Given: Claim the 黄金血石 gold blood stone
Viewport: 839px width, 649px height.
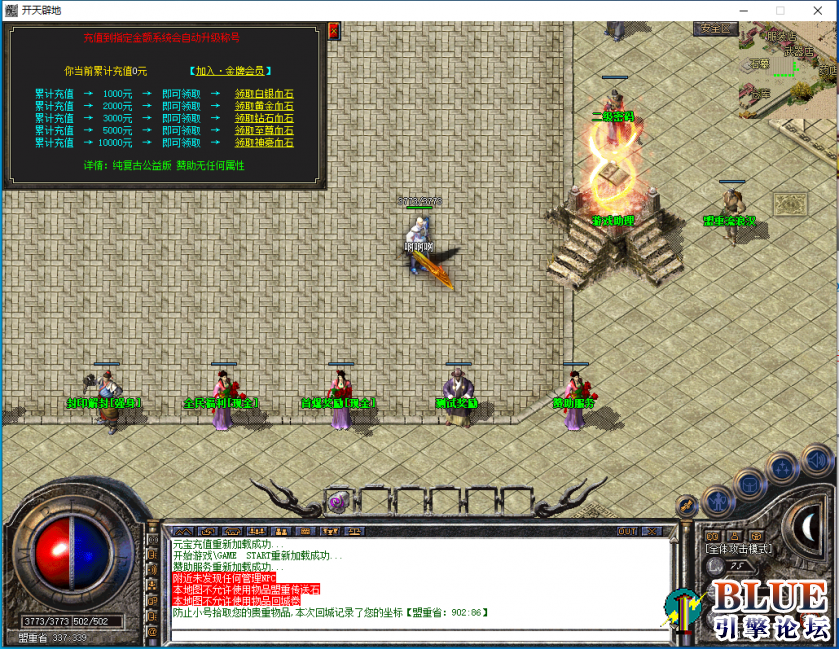Looking at the screenshot, I should click(264, 105).
